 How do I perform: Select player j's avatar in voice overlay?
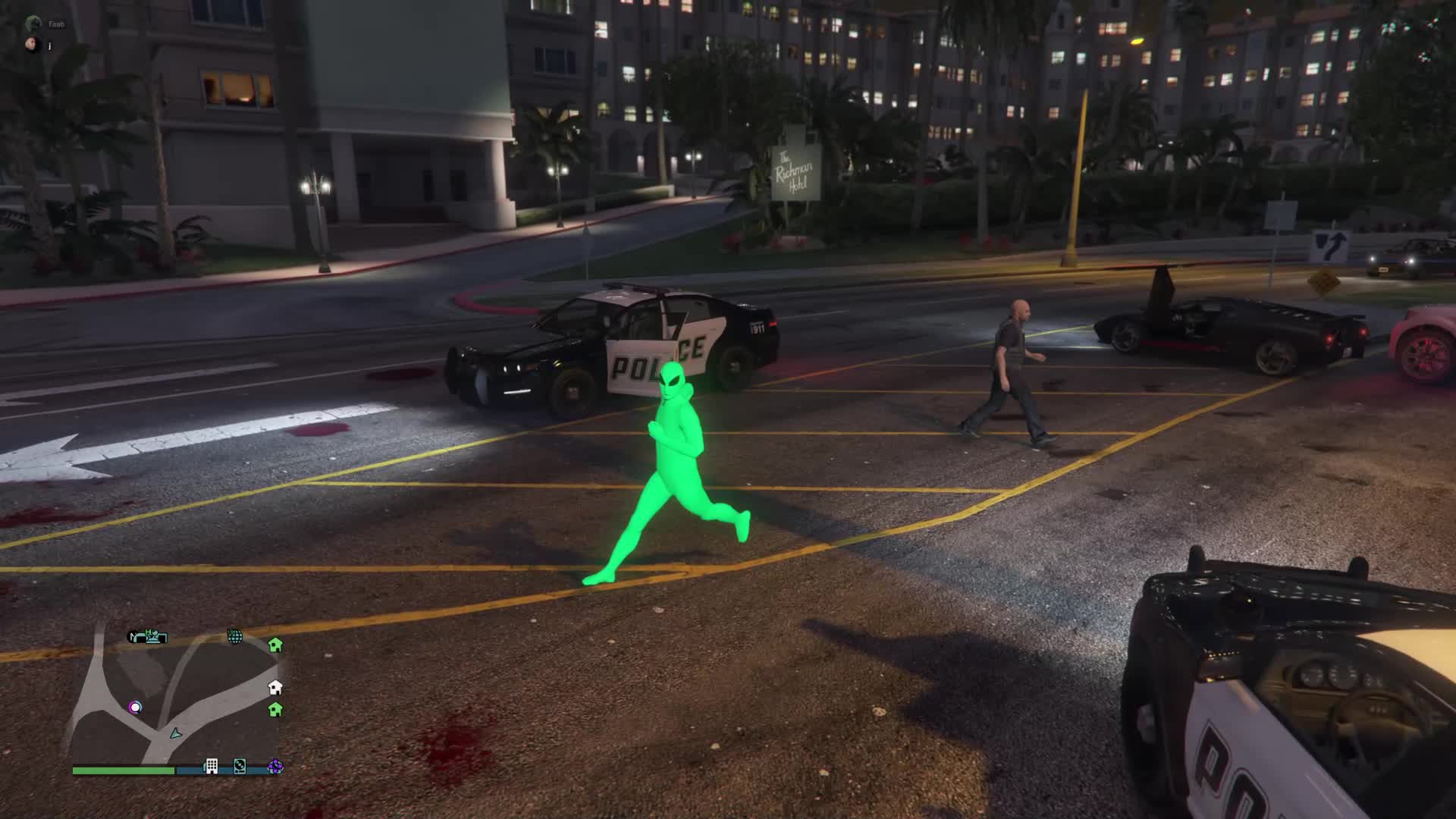32,45
